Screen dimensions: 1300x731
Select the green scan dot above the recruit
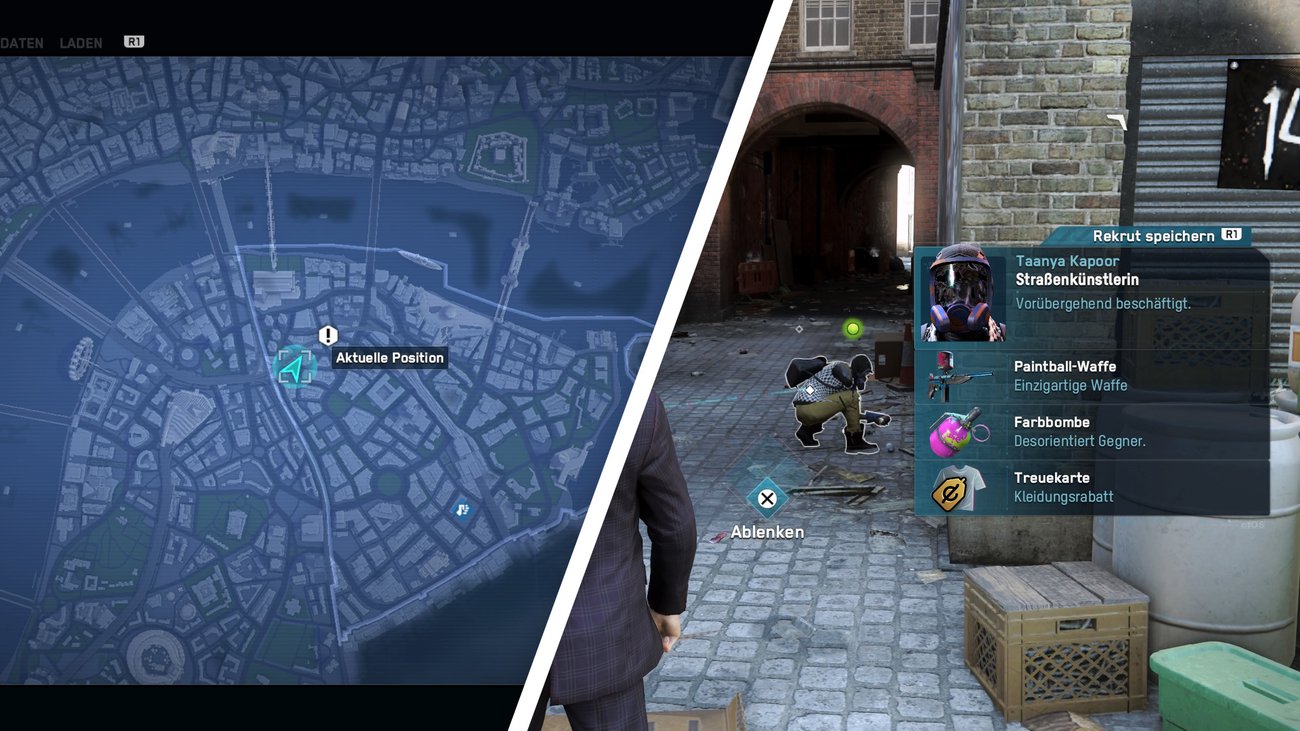(x=855, y=328)
